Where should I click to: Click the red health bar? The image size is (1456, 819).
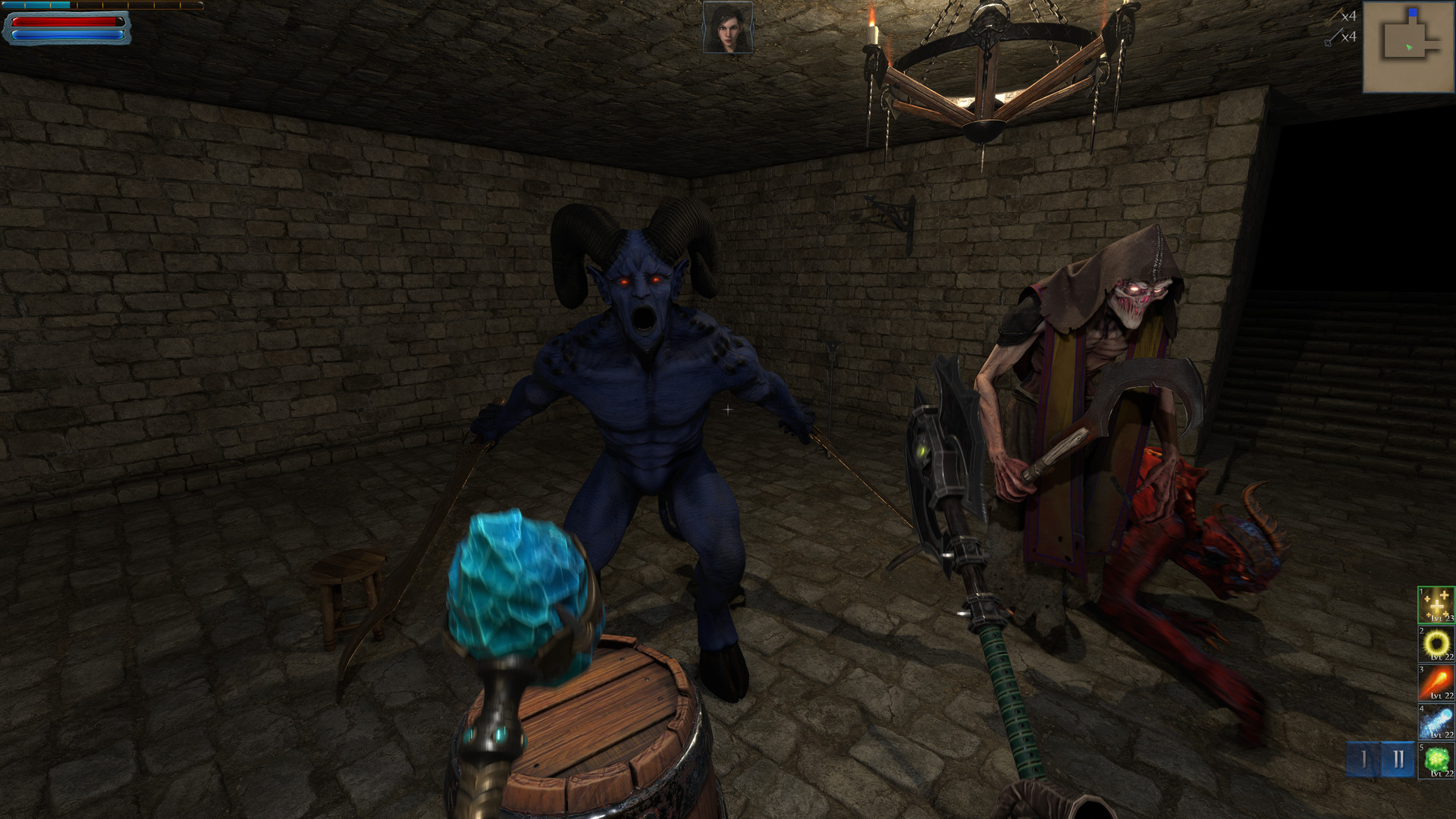pyautogui.click(x=64, y=23)
